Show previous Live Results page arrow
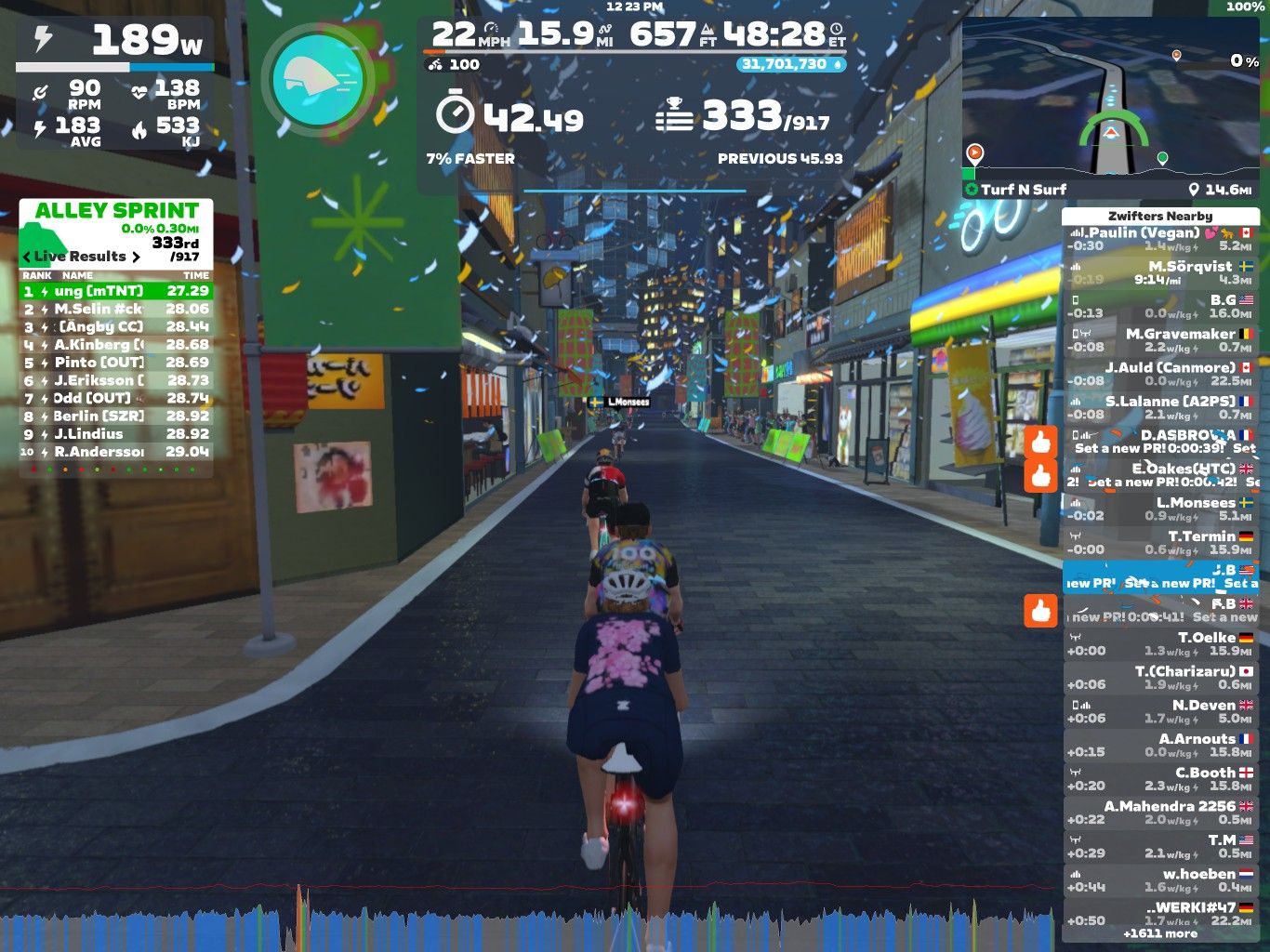Viewport: 1270px width, 952px height. pos(26,257)
